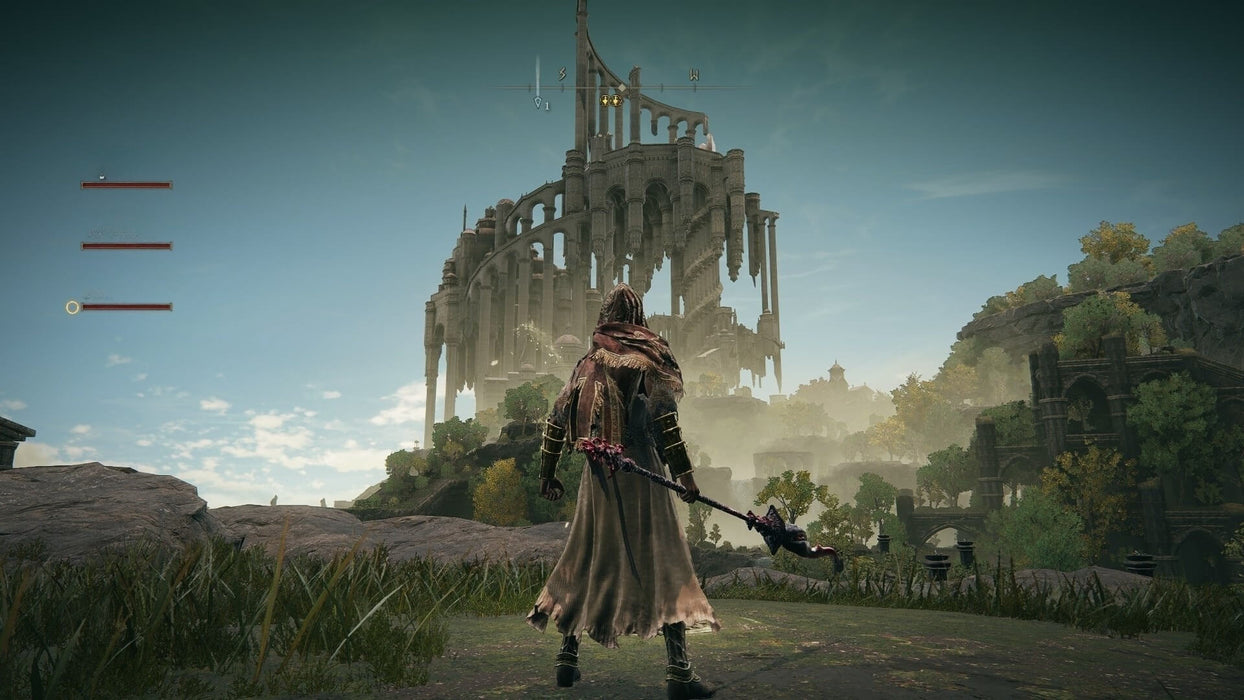Select the compass's south direction marker

point(562,74)
